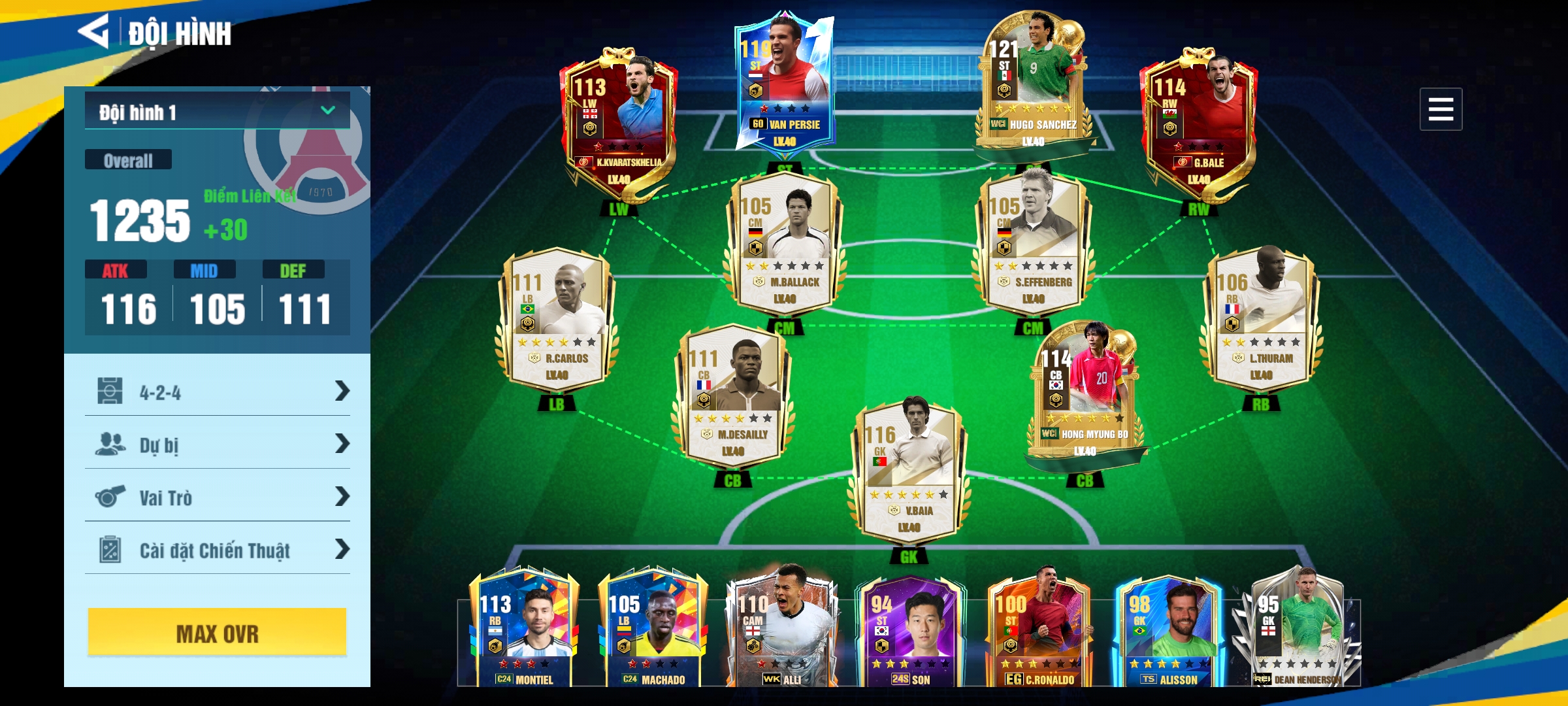Open the hamburger menu icon

(1440, 109)
